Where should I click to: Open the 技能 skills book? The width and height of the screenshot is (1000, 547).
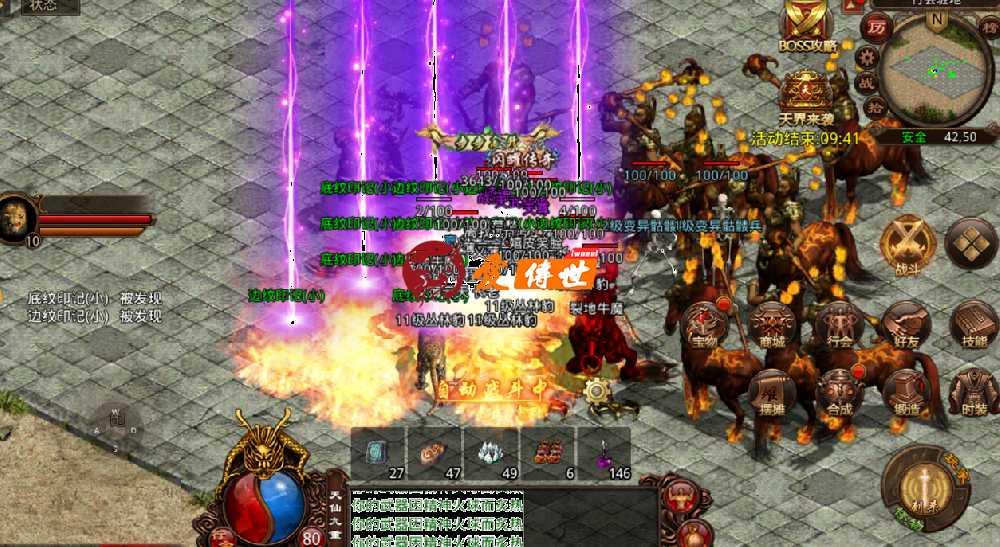point(972,322)
